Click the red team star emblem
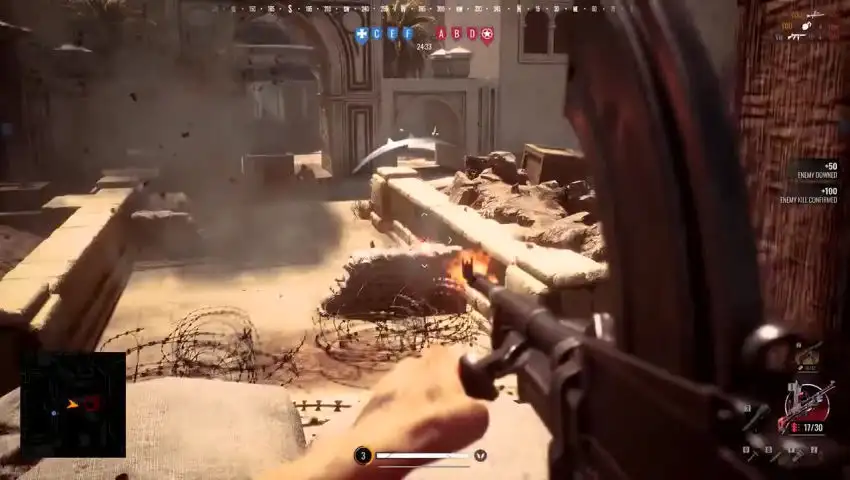 click(x=487, y=34)
